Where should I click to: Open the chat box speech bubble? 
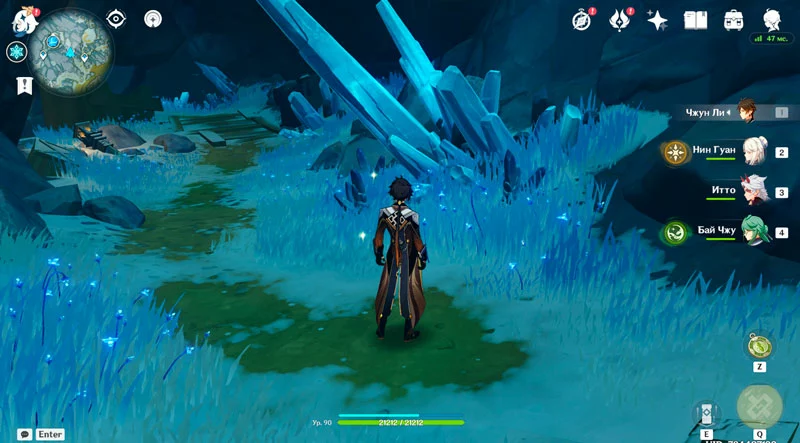click(x=23, y=434)
